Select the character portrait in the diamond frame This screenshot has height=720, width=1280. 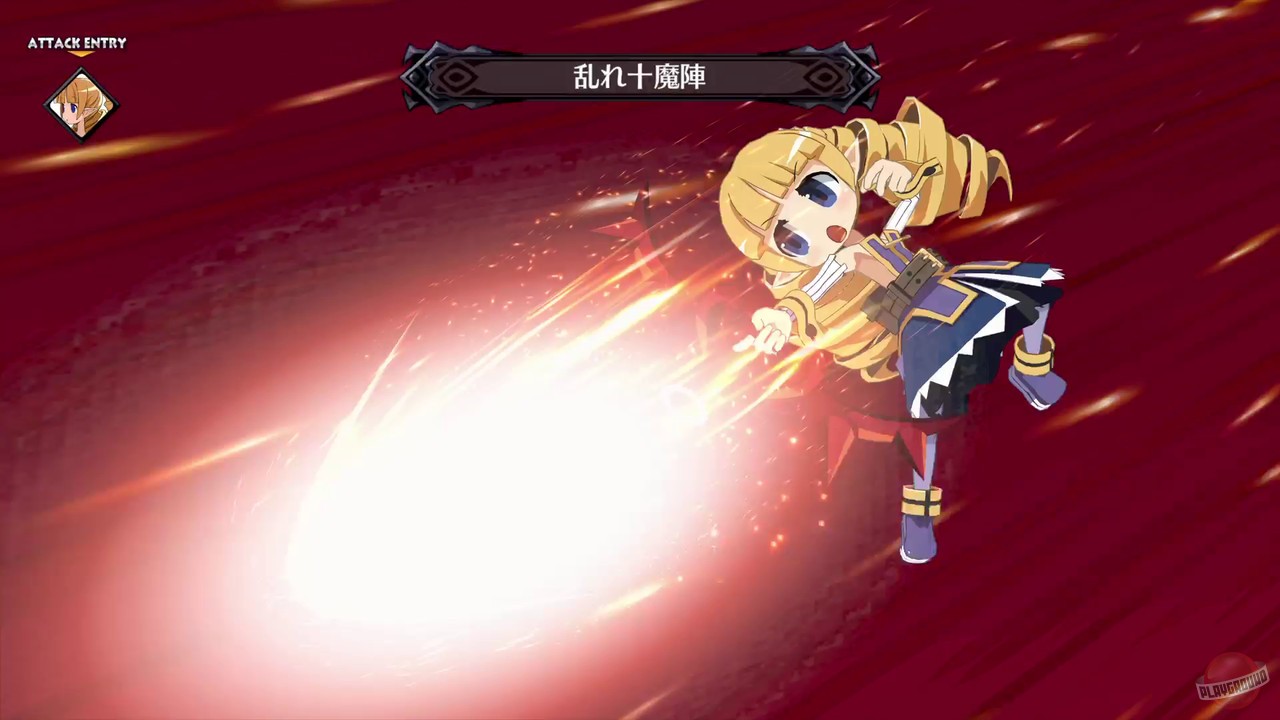[x=80, y=105]
